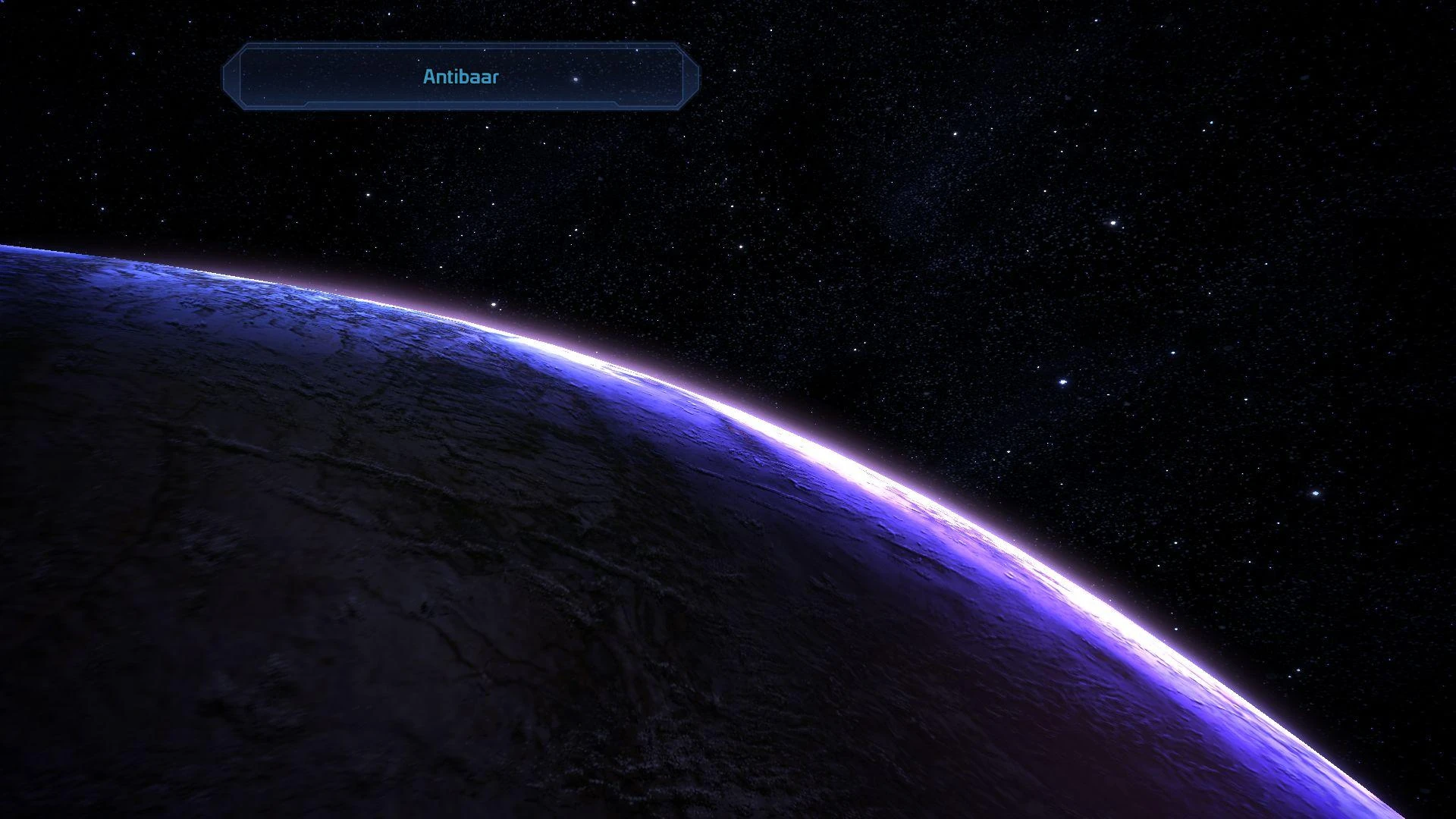Viewport: 1456px width, 819px height.
Task: Click the dim star inside the nameplate box
Action: point(574,79)
